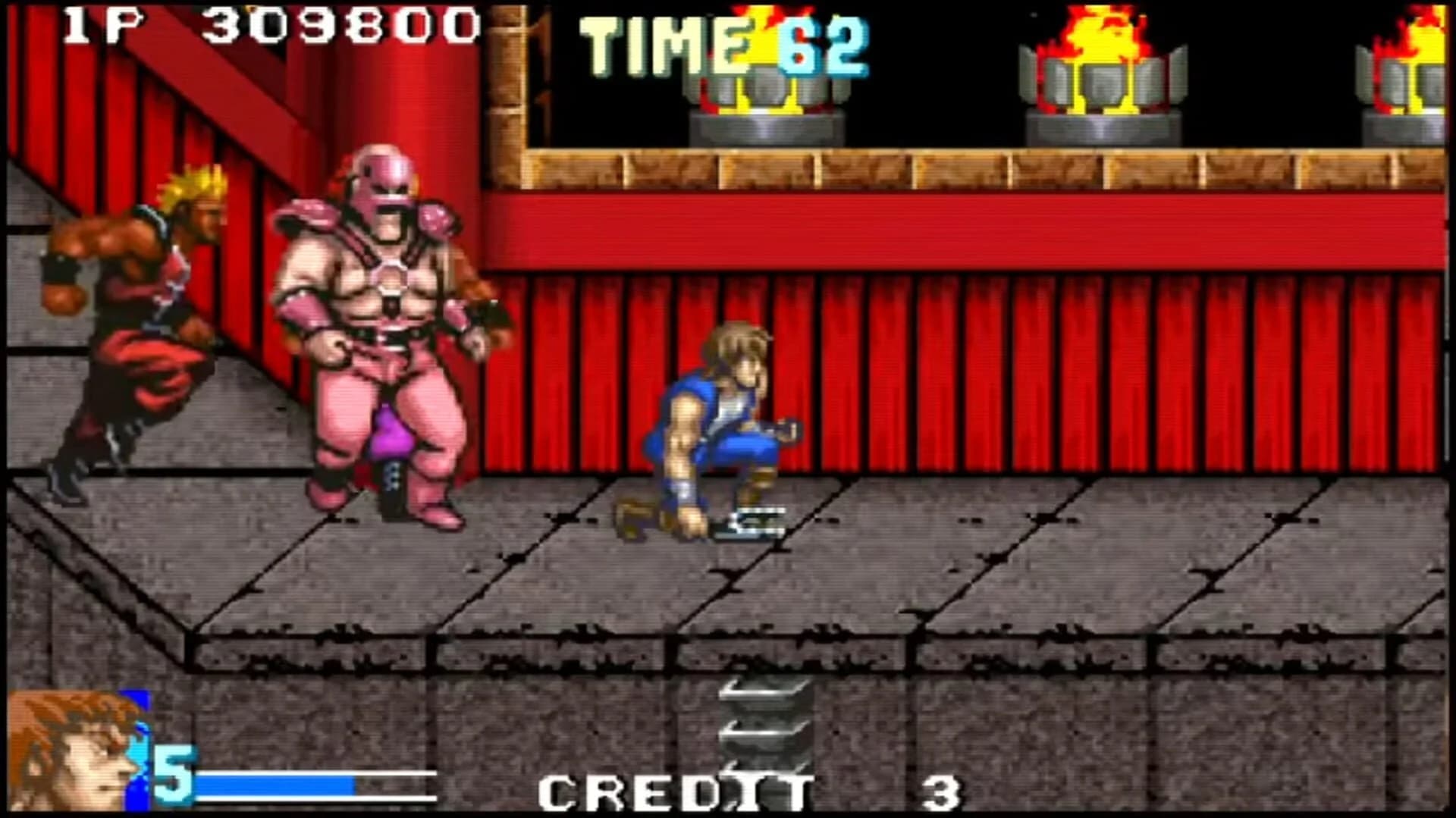Click the CREDIT 3 text
Image resolution: width=1456 pixels, height=818 pixels.
click(x=667, y=788)
